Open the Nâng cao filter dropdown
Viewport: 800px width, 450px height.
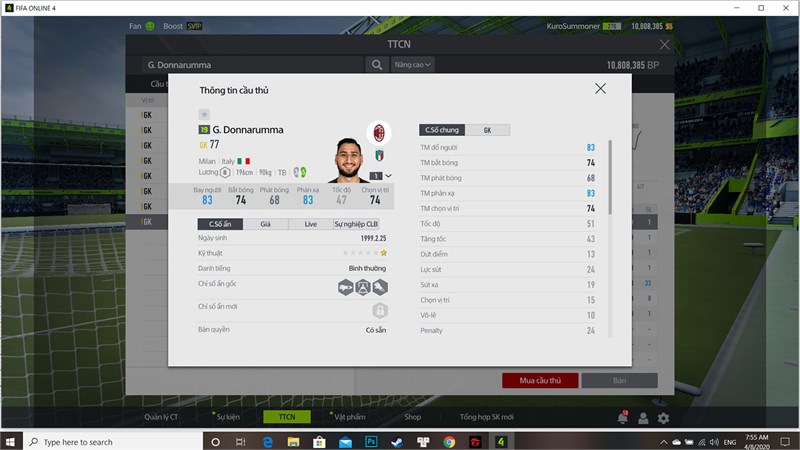(413, 65)
